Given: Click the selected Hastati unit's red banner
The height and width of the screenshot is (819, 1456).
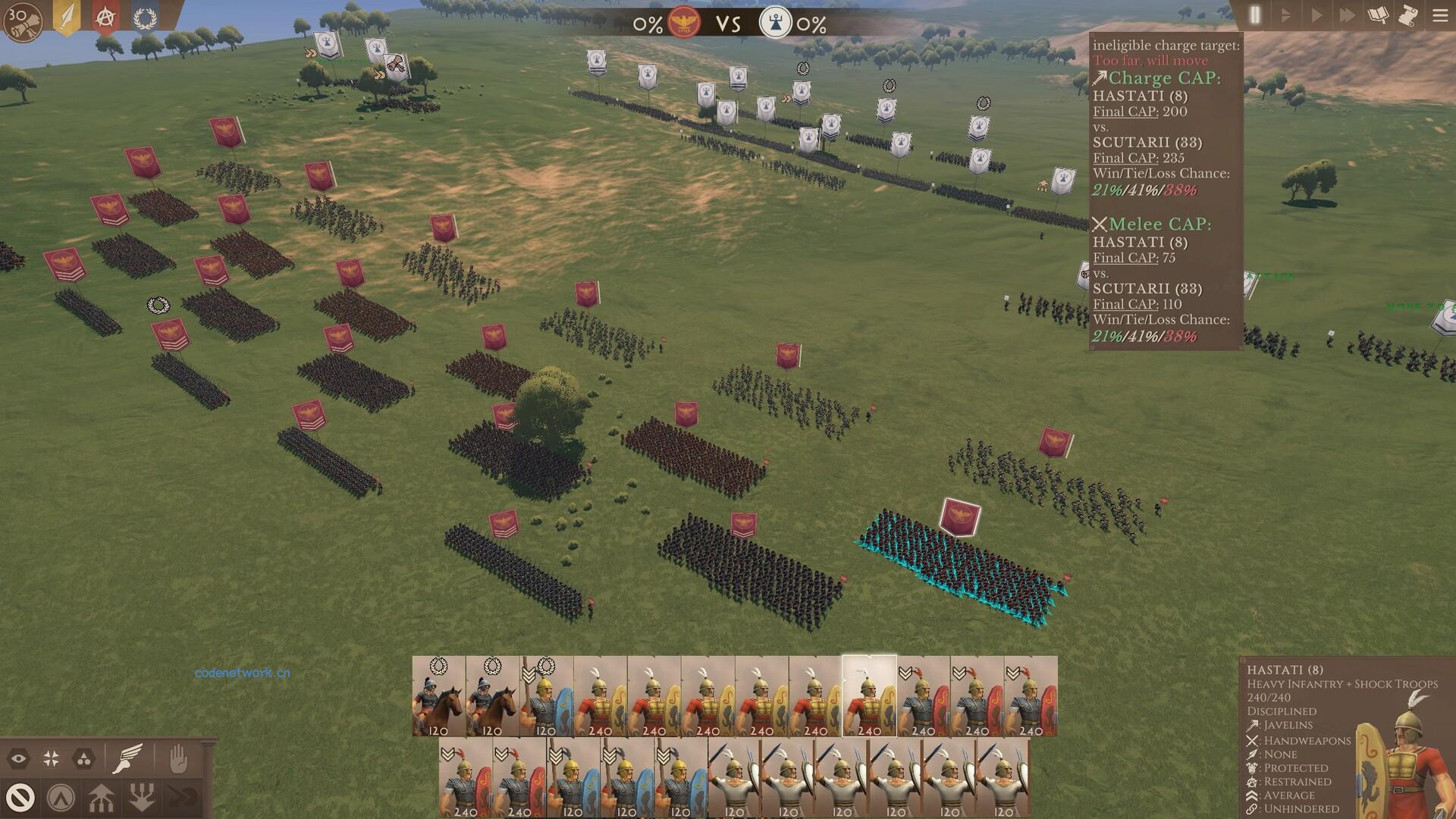Looking at the screenshot, I should 960,518.
